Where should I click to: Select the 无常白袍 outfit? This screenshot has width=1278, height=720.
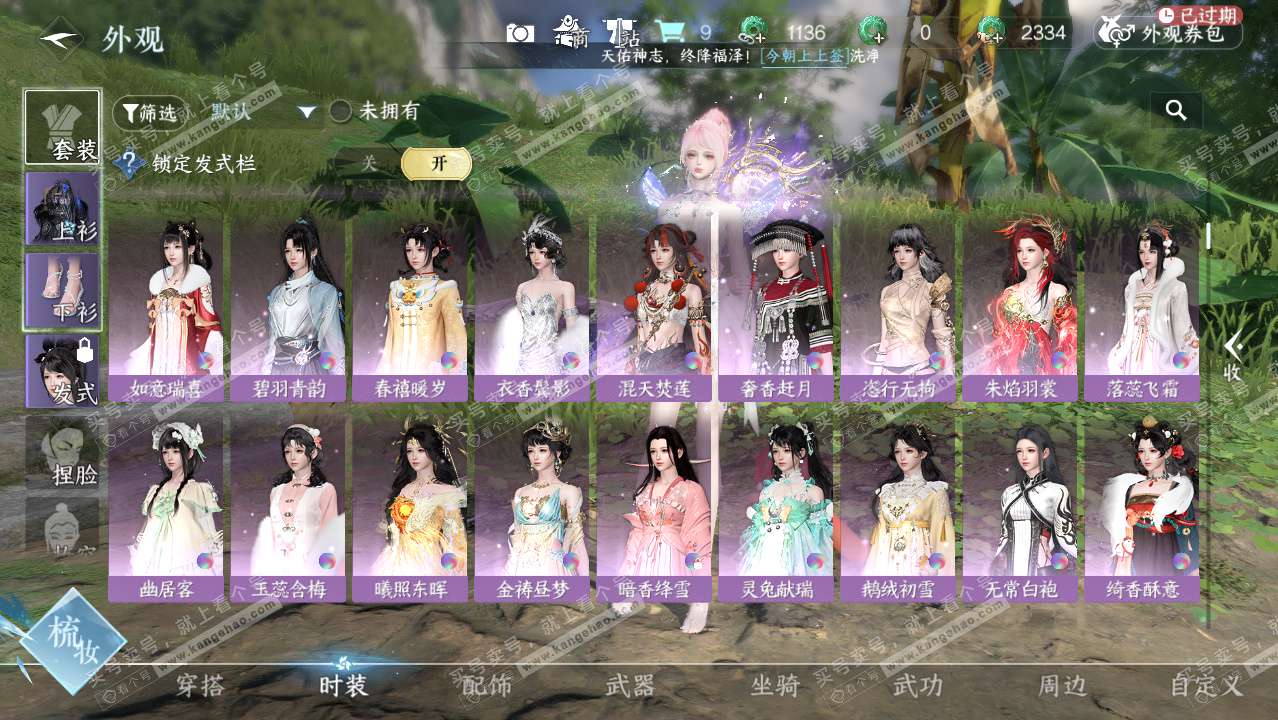pos(1020,510)
